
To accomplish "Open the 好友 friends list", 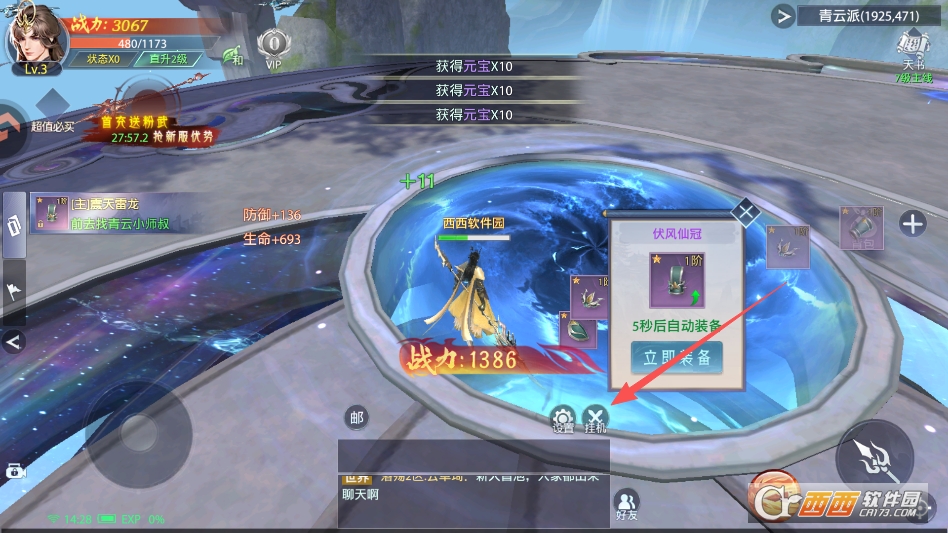I will (x=627, y=505).
